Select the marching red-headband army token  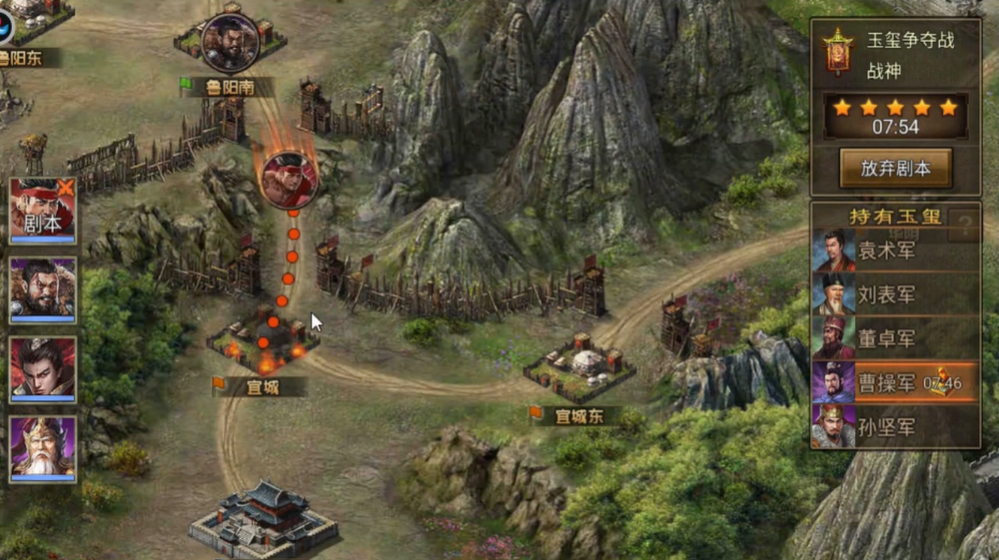pyautogui.click(x=289, y=178)
